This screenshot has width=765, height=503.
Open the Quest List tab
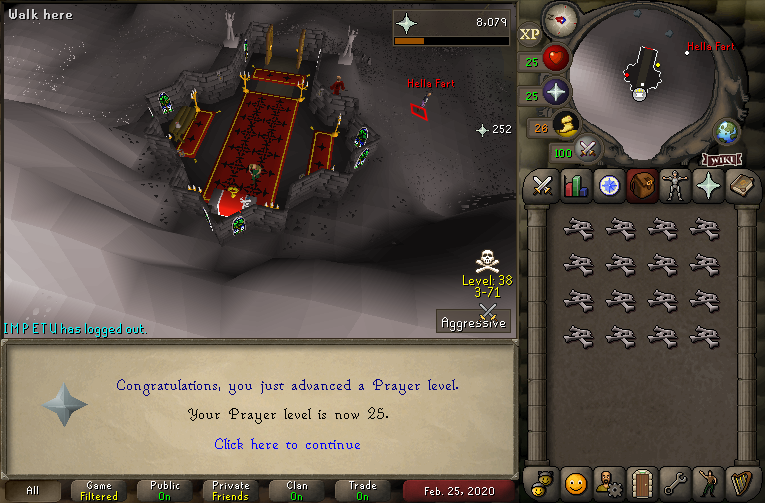pyautogui.click(x=608, y=185)
